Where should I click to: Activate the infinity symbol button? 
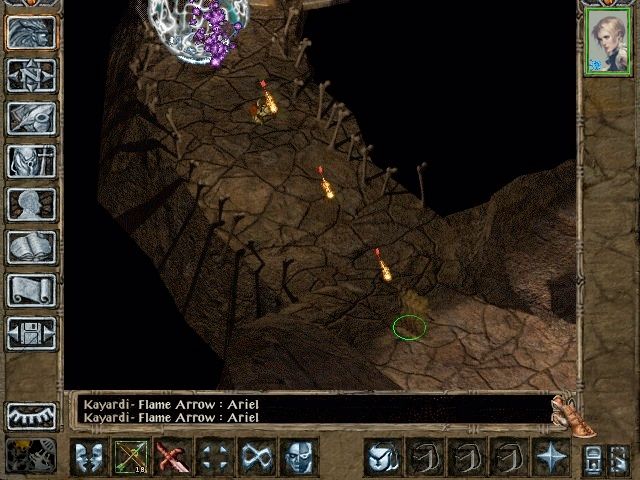(257, 457)
